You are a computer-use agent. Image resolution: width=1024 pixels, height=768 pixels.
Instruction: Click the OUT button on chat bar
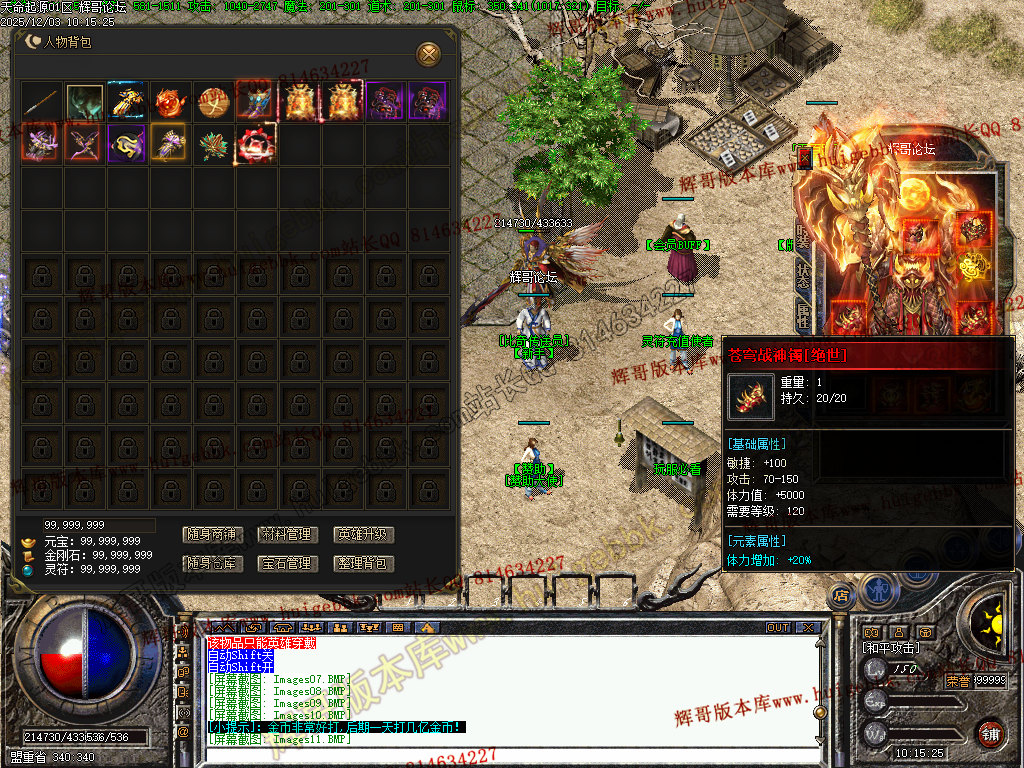[778, 628]
